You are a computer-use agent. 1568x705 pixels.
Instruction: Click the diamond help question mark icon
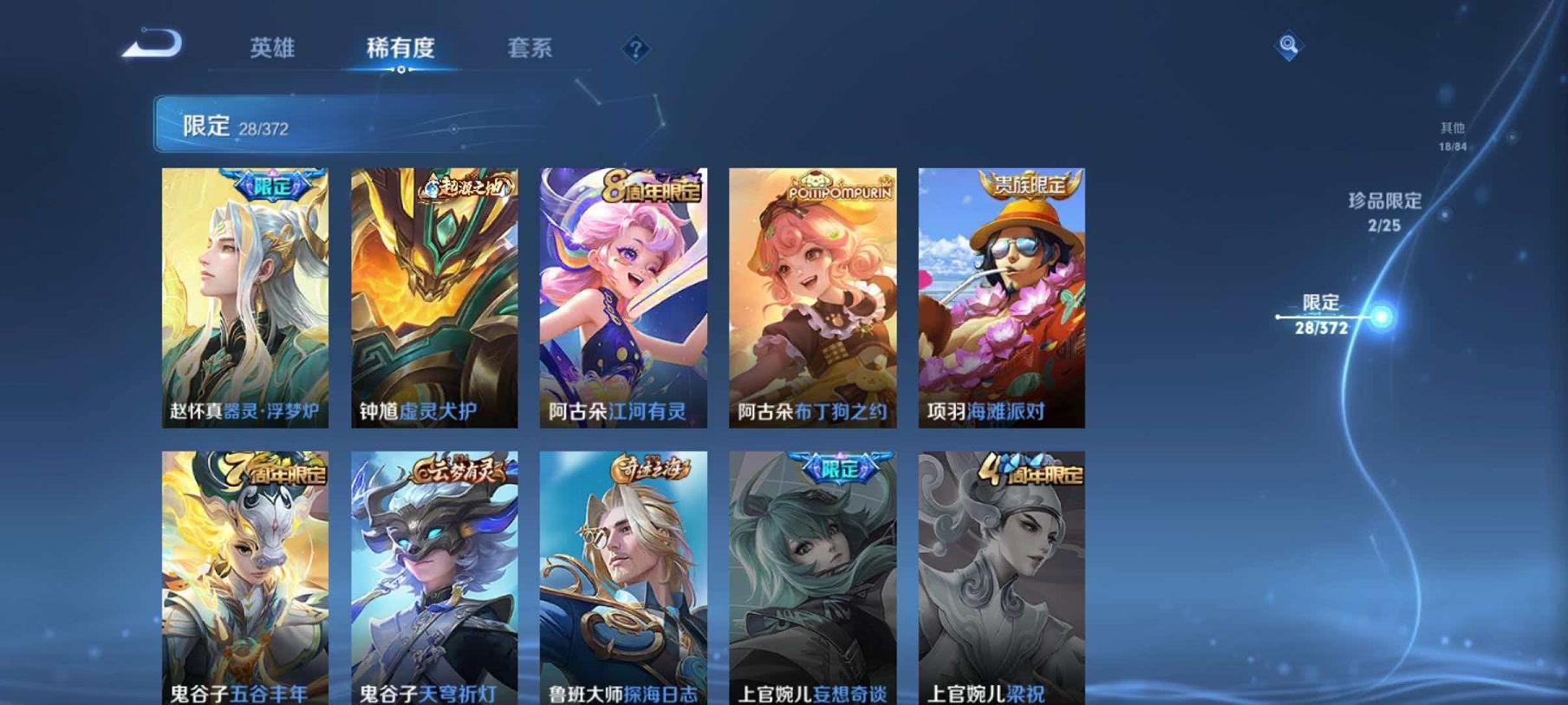pos(635,49)
